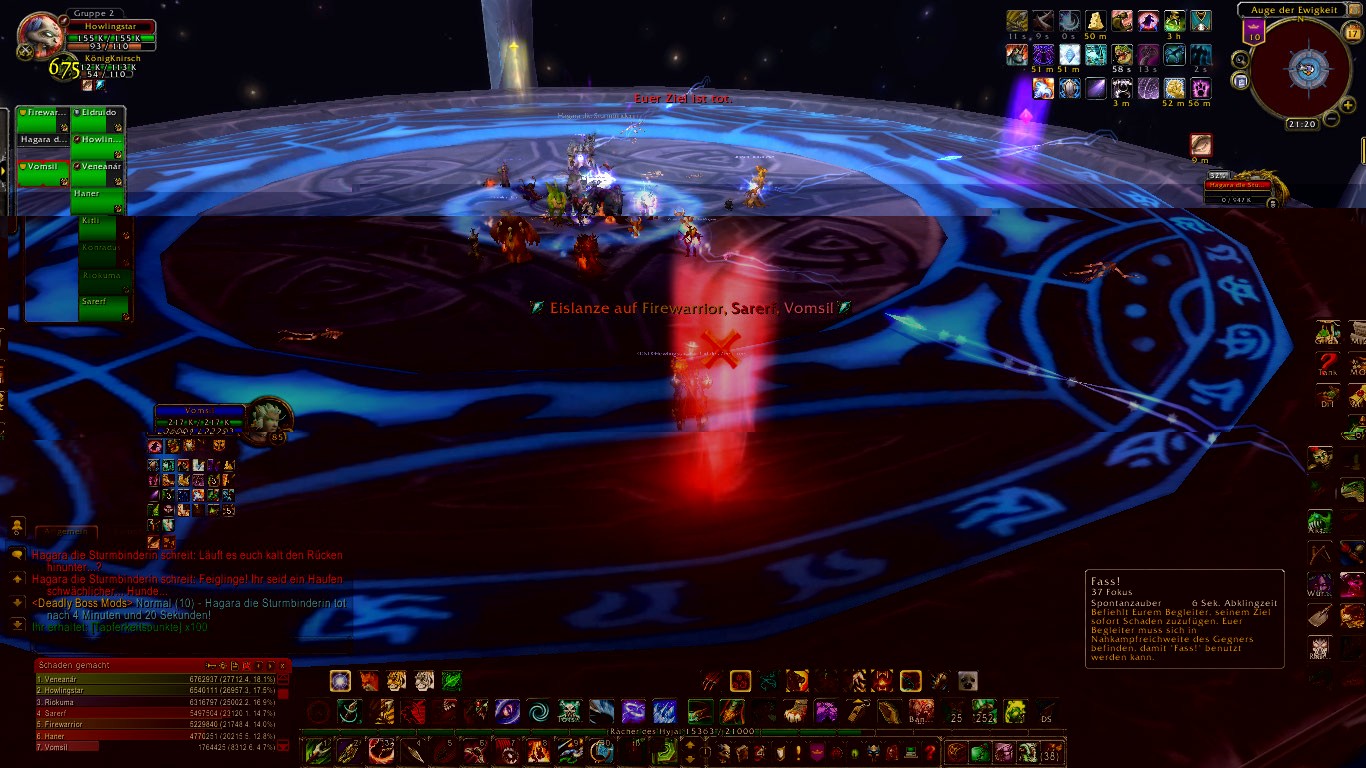The height and width of the screenshot is (768, 1366).
Task: Click the cheese wedge buff icon
Action: [1095, 21]
